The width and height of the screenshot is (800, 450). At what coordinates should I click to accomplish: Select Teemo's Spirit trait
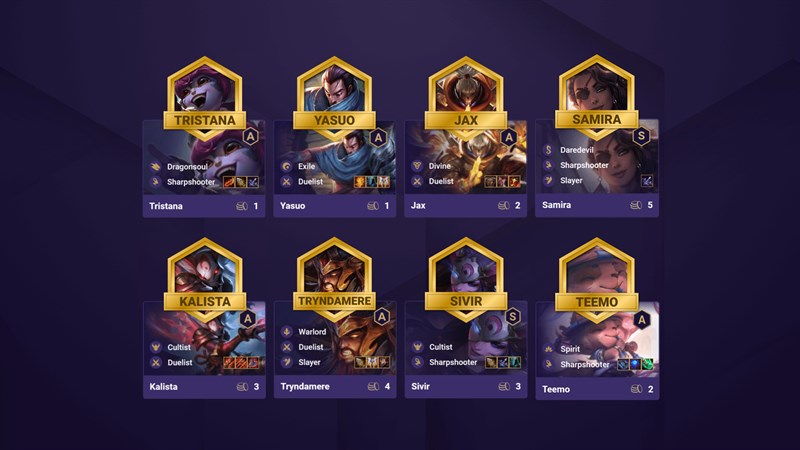tap(571, 349)
